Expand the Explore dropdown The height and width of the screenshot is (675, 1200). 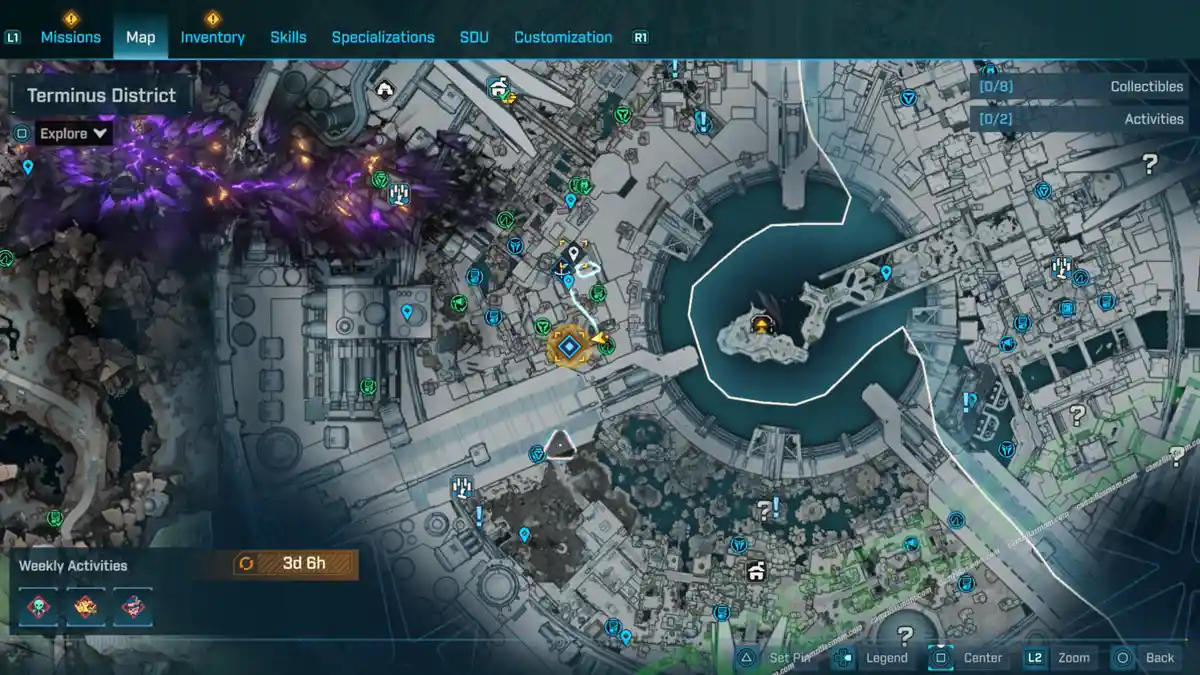coord(74,133)
